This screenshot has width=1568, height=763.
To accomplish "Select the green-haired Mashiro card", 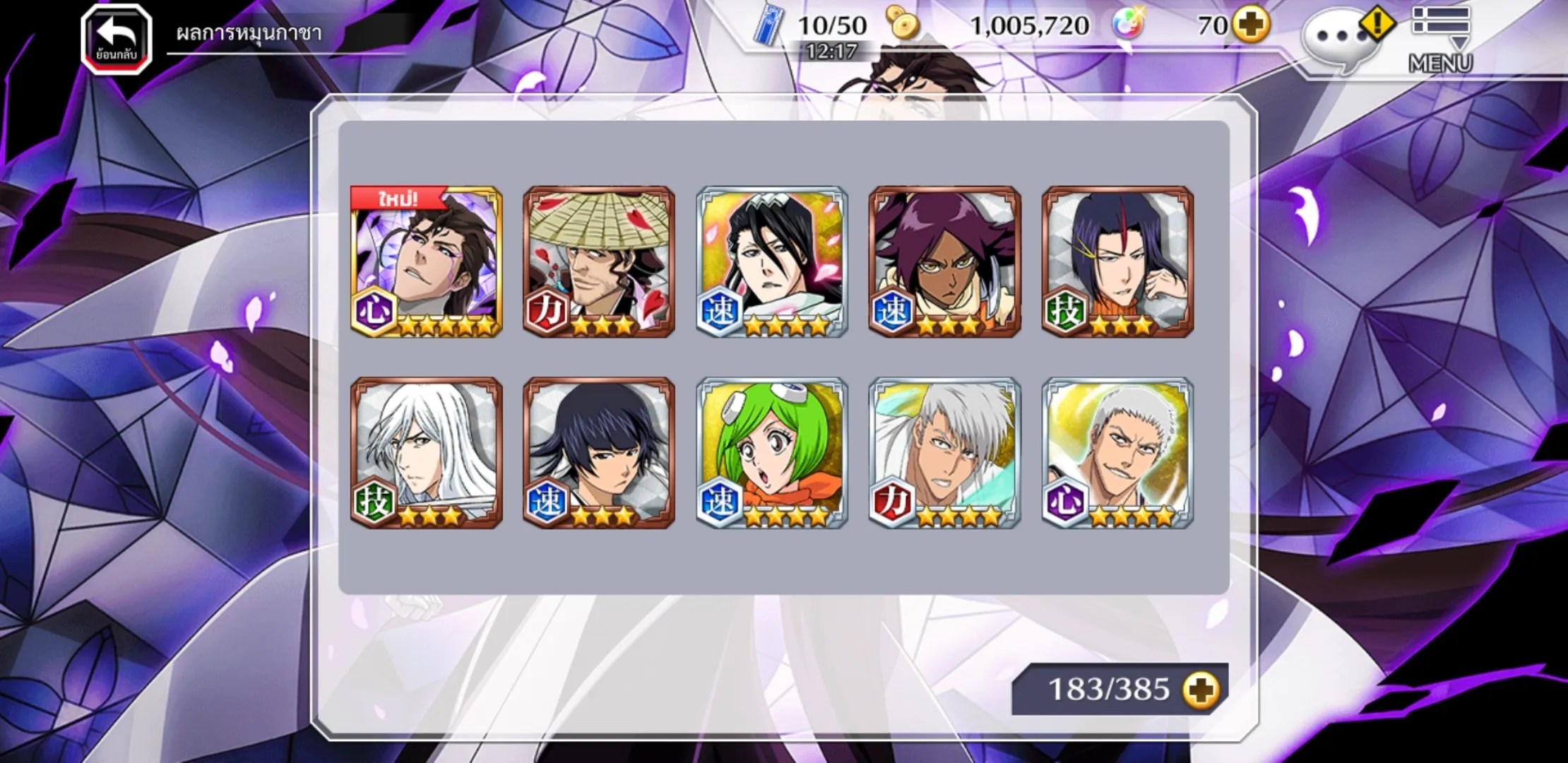I will (772, 453).
